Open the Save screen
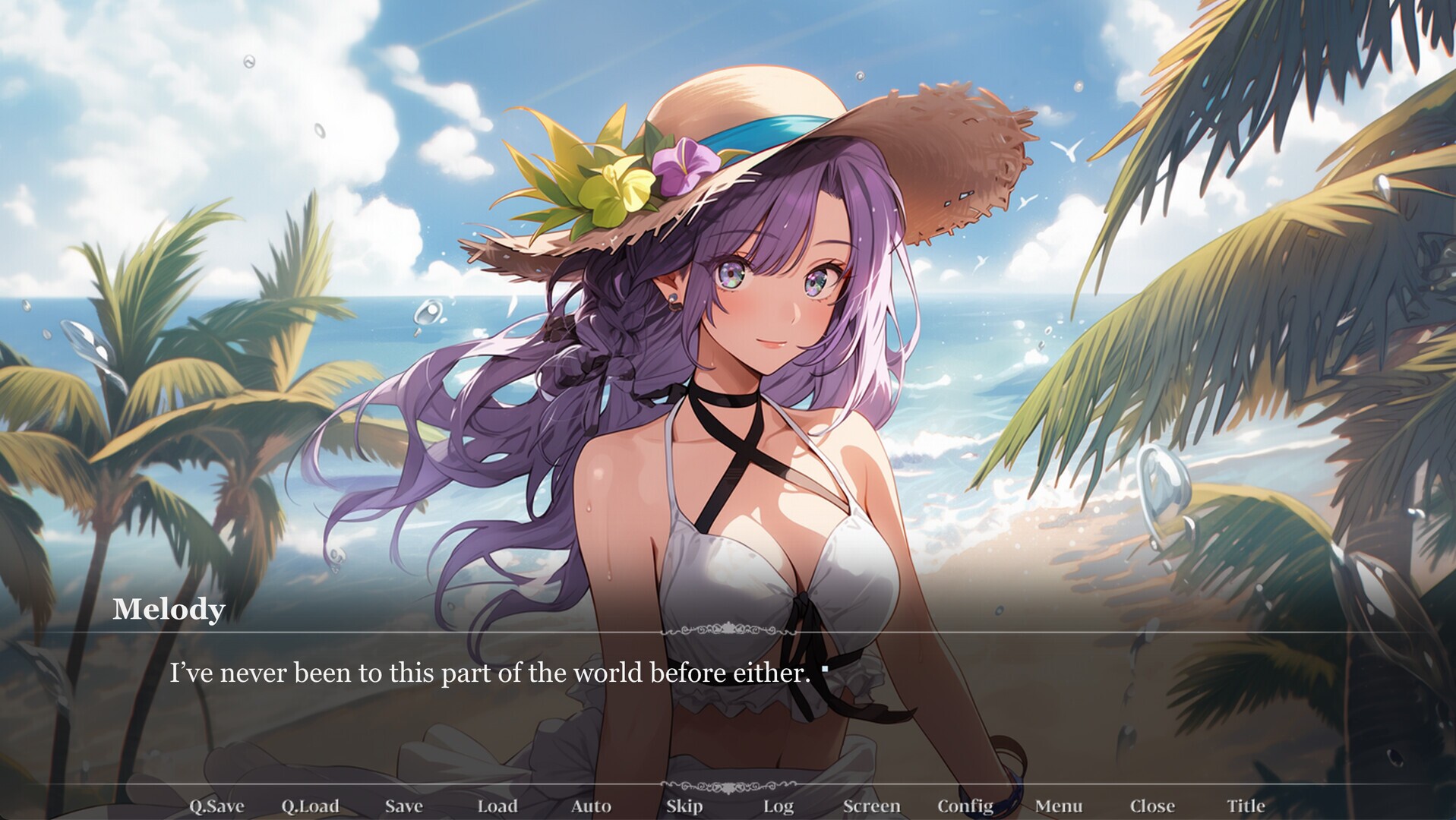 click(x=403, y=806)
